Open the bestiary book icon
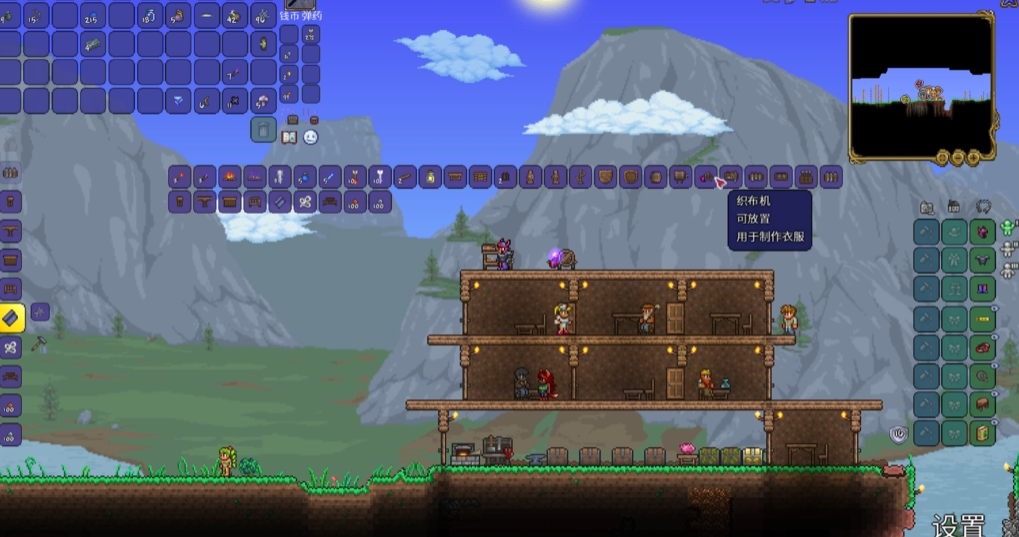Viewport: 1019px width, 537px height. point(290,137)
